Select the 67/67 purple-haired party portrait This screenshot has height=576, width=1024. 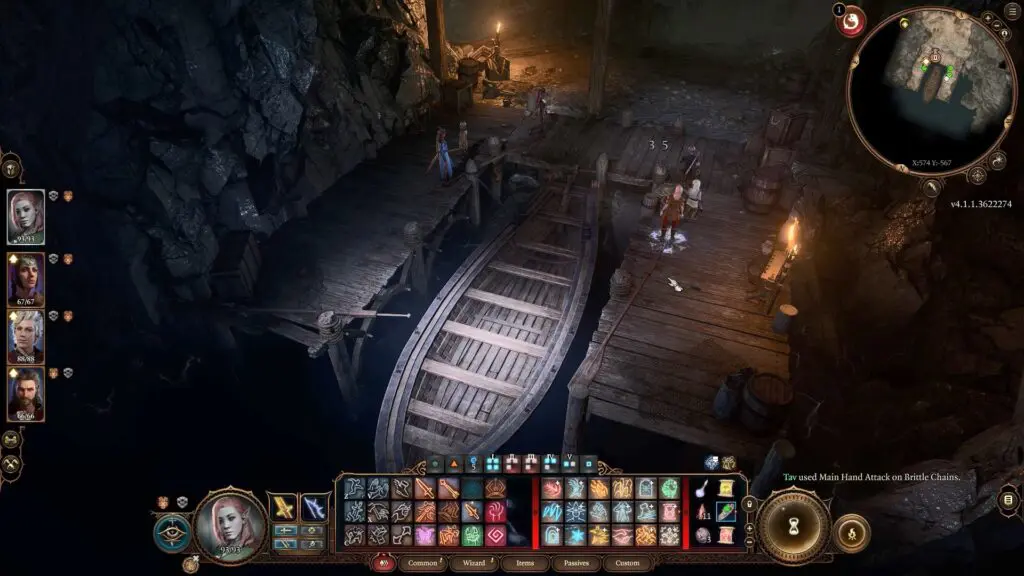26,278
